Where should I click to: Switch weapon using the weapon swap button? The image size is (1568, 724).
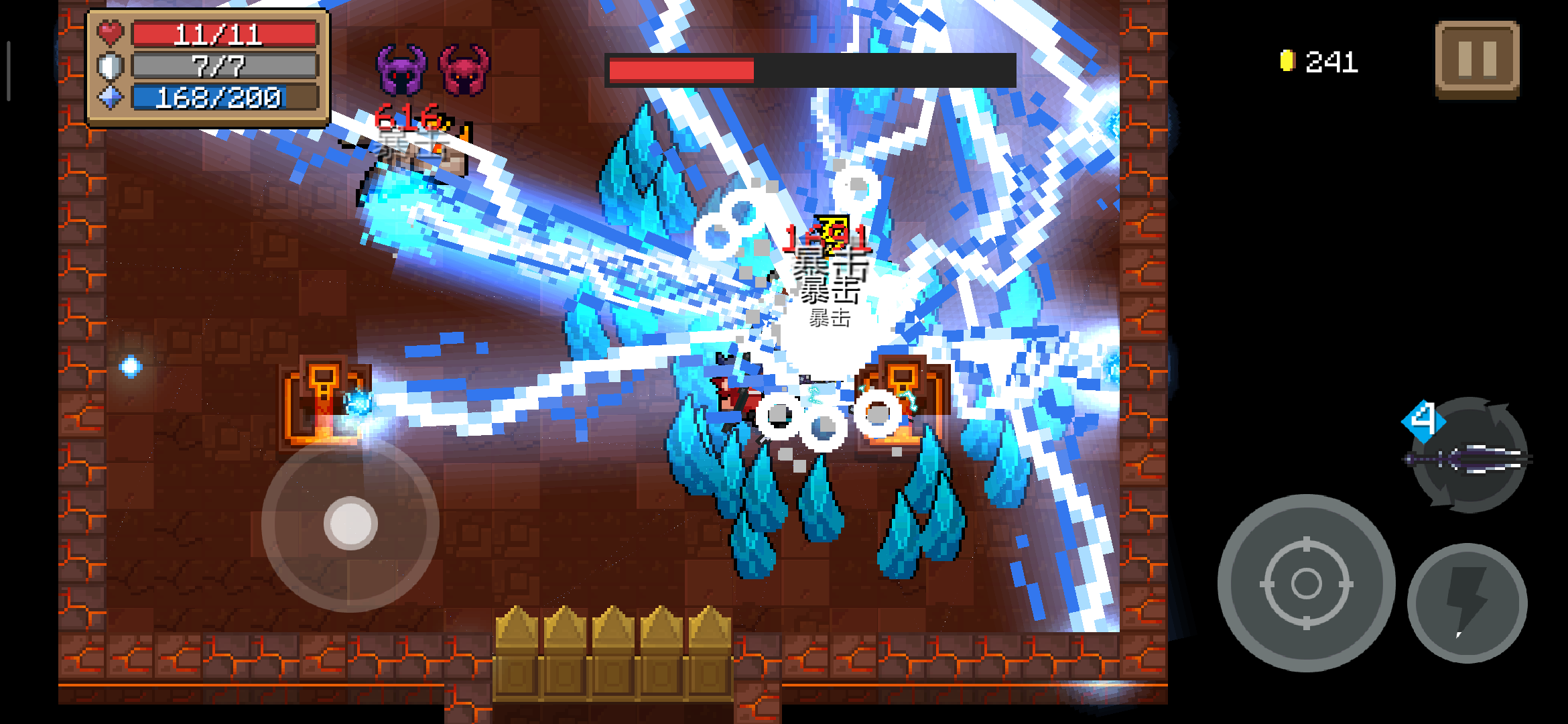point(1469,457)
